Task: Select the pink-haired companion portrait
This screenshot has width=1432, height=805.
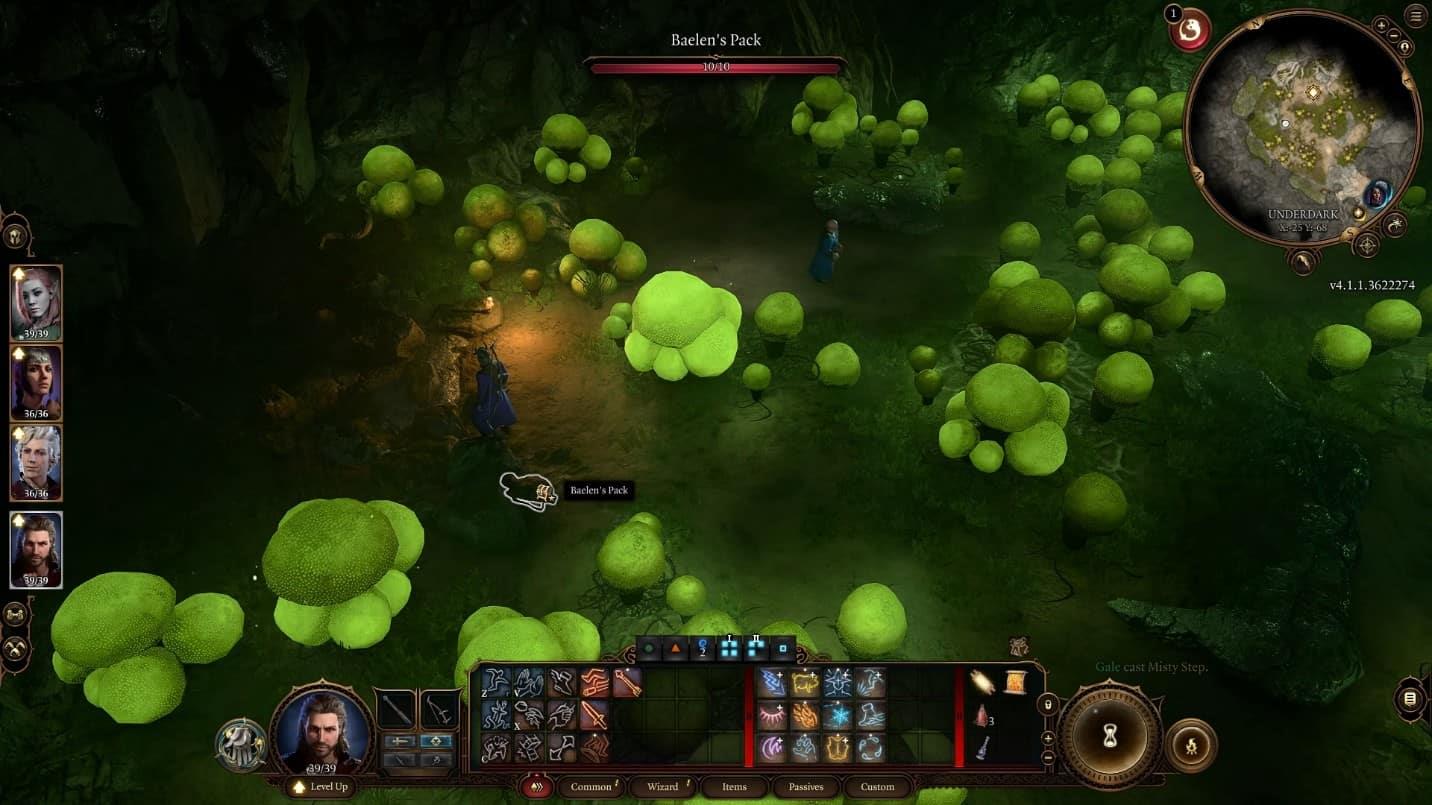Action: pyautogui.click(x=36, y=303)
